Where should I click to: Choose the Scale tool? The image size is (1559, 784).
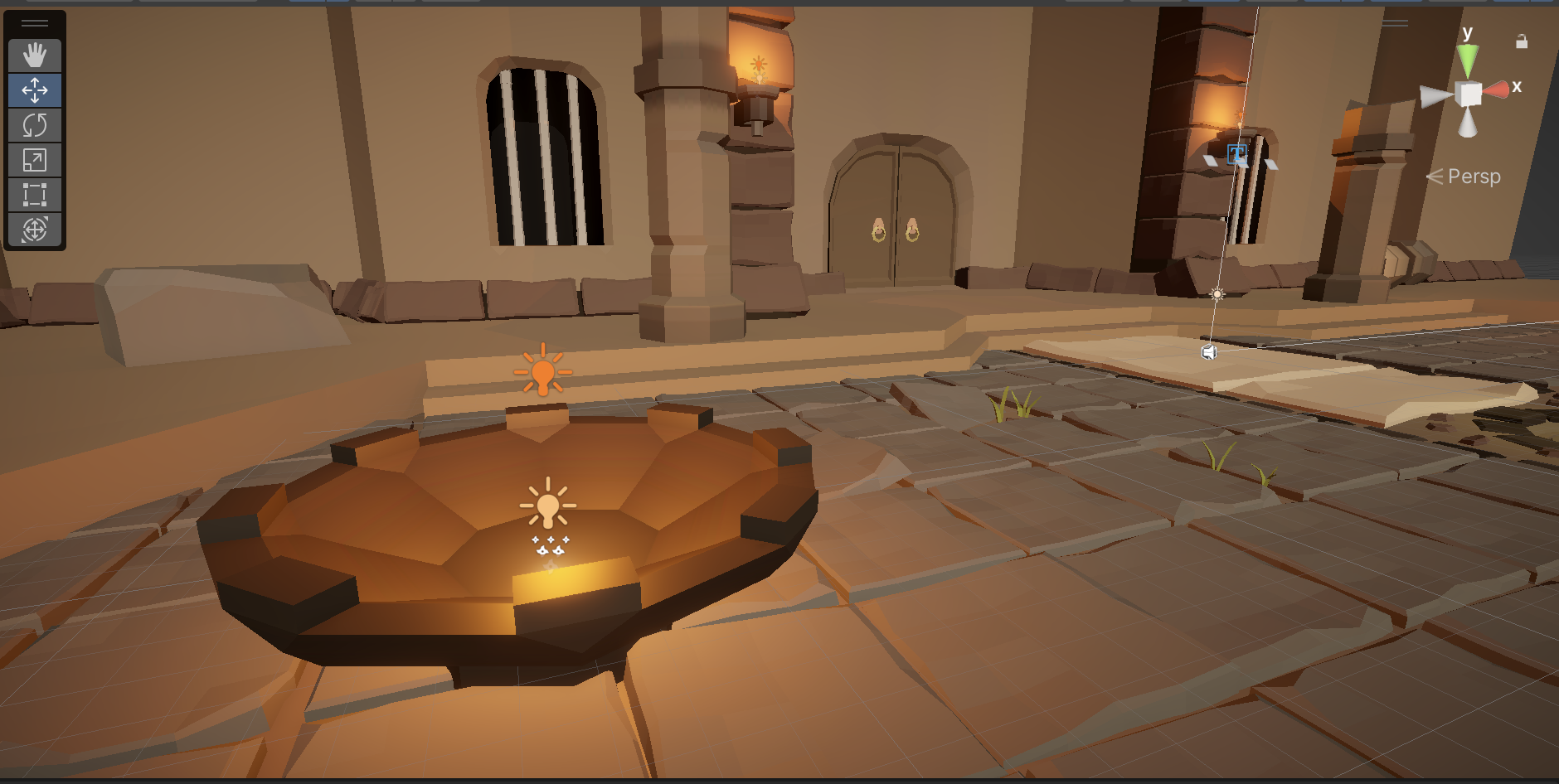pyautogui.click(x=35, y=160)
